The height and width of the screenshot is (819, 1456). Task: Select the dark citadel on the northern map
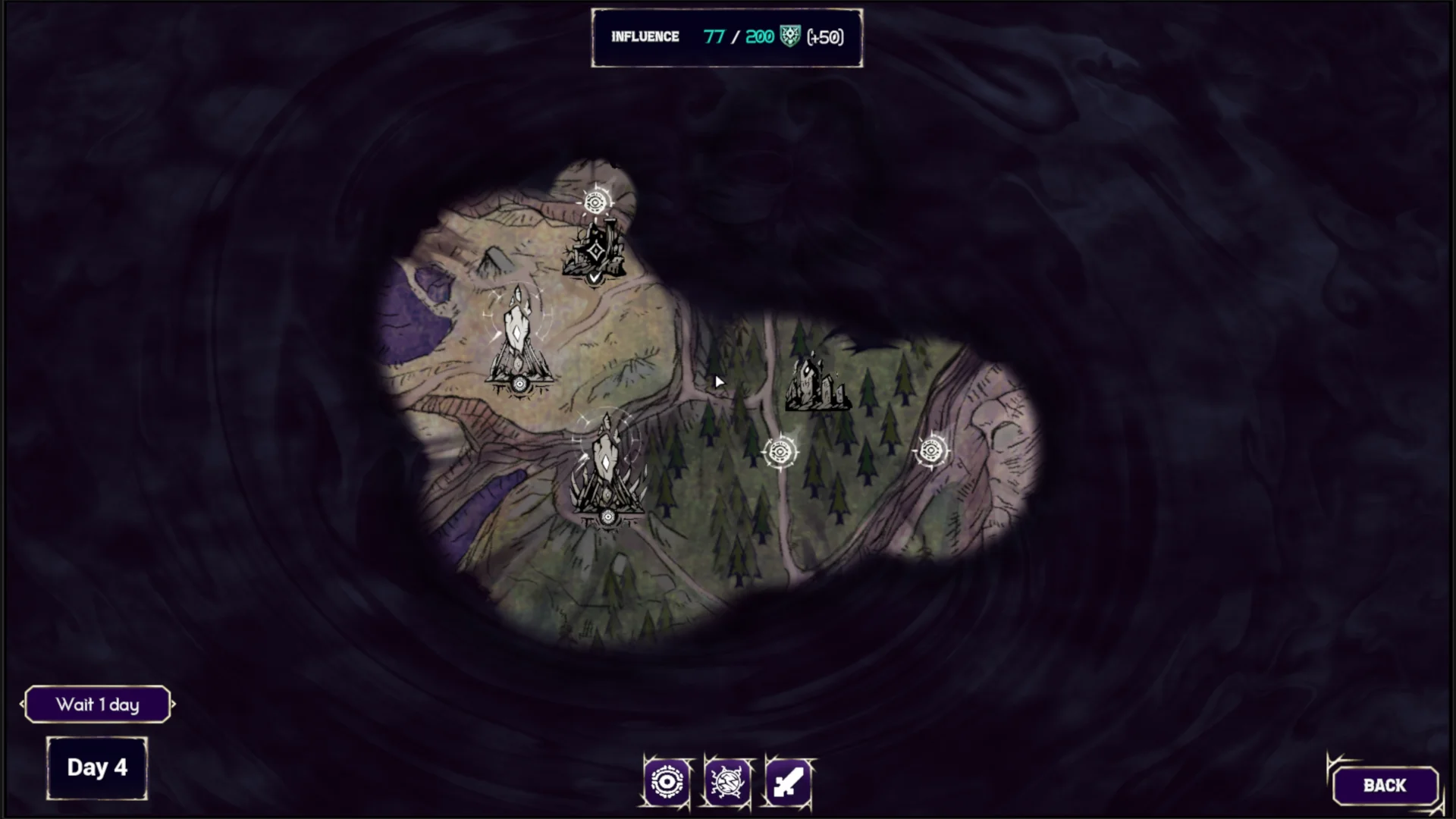(596, 250)
